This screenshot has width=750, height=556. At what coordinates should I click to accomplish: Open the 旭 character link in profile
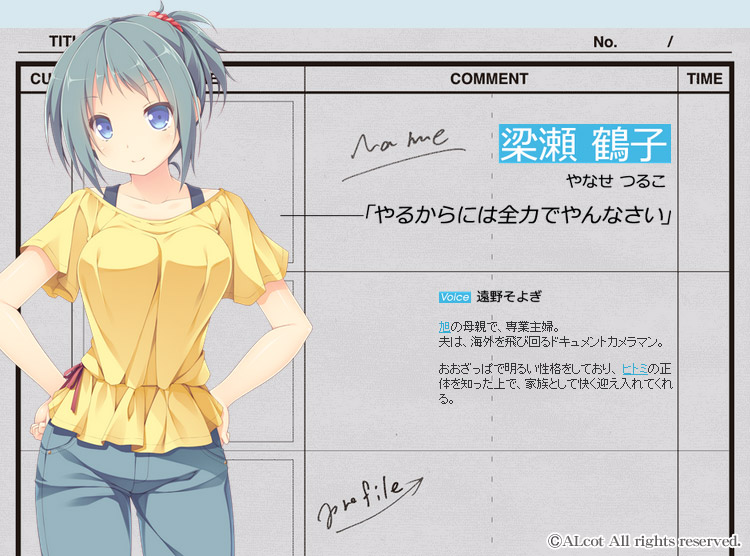[x=444, y=327]
